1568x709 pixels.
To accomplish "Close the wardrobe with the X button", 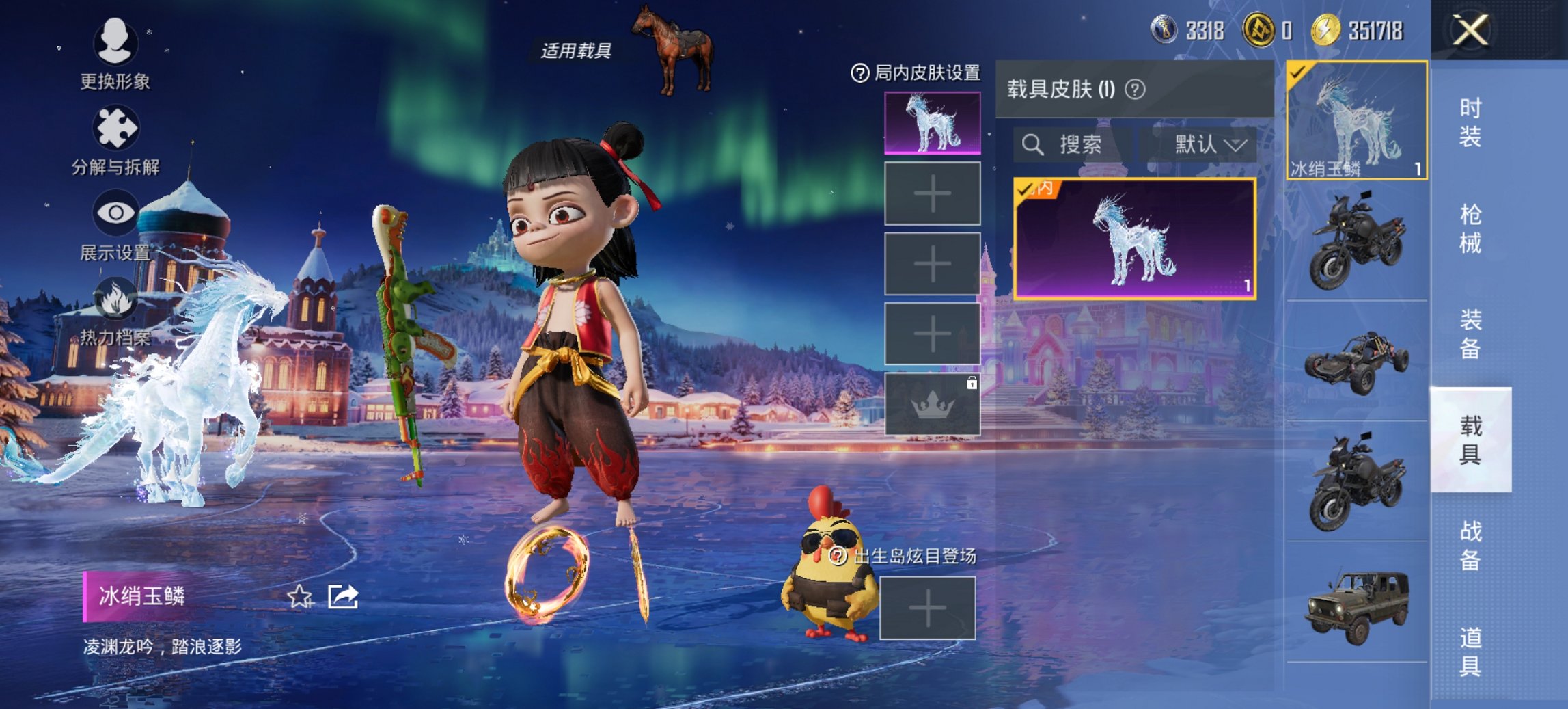I will tap(1470, 31).
